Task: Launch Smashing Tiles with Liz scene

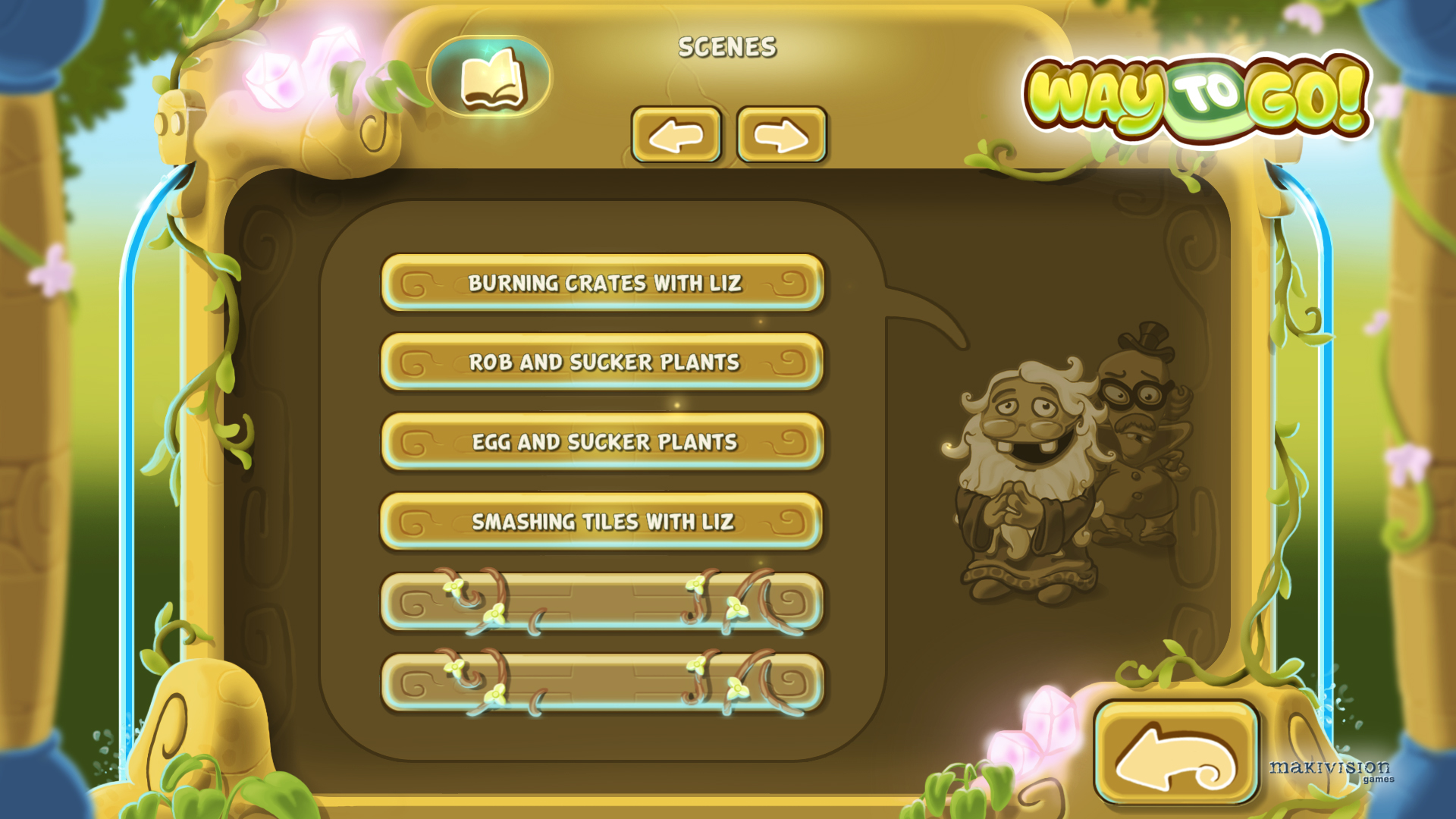Action: 603,522
